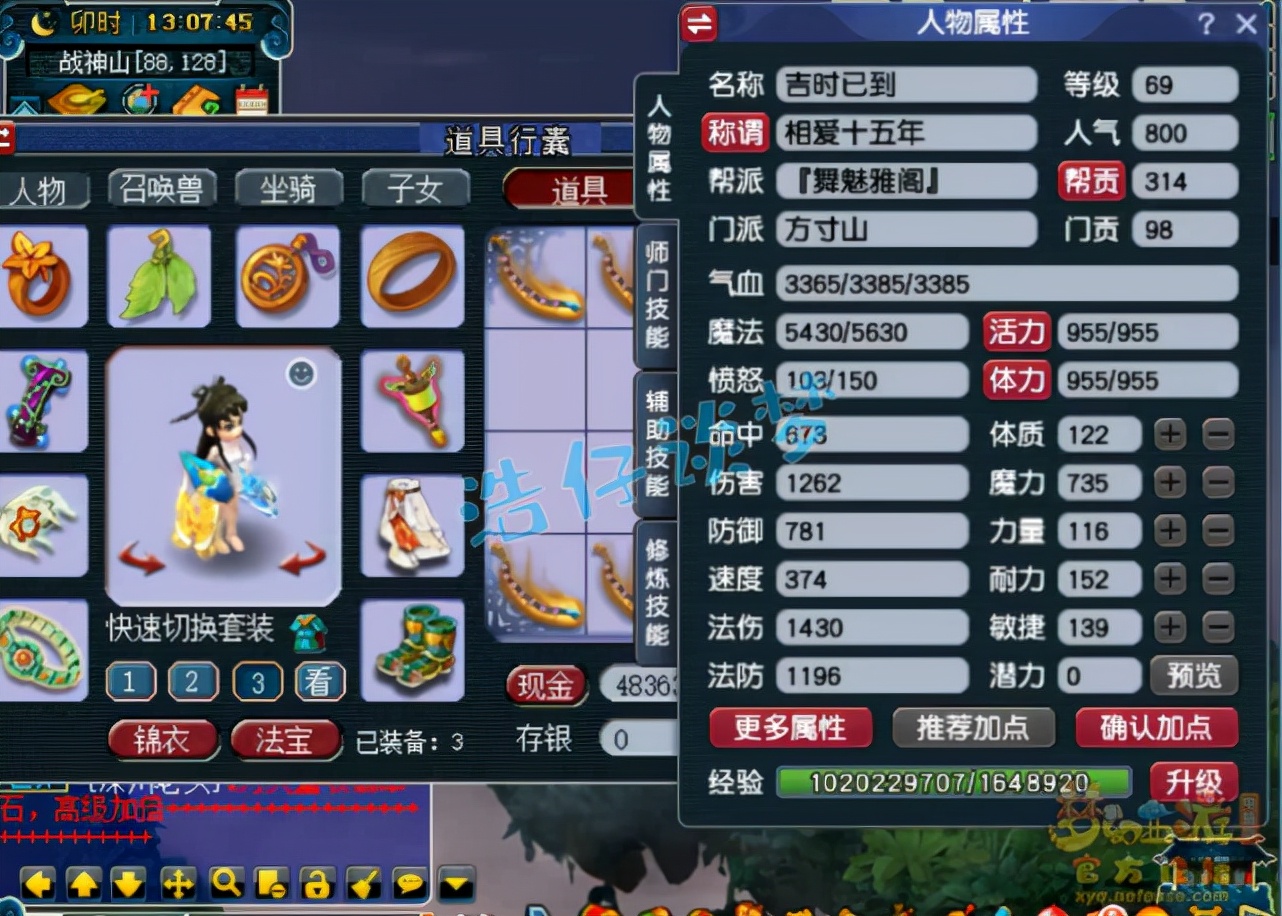Screen dimensions: 1282x916
Task: Click the 更多属性 button
Action: click(789, 729)
